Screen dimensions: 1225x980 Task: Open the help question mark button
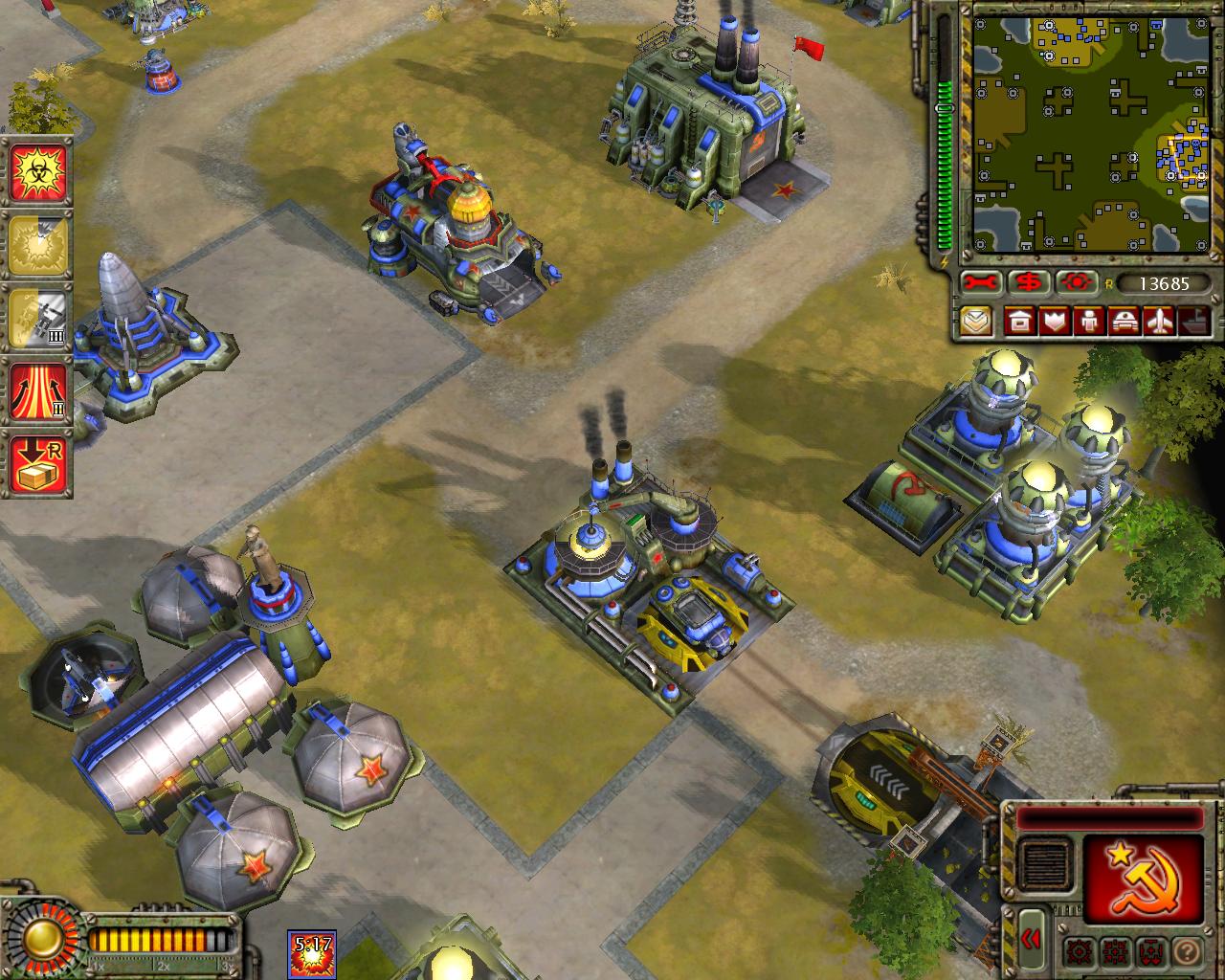pyautogui.click(x=1187, y=952)
